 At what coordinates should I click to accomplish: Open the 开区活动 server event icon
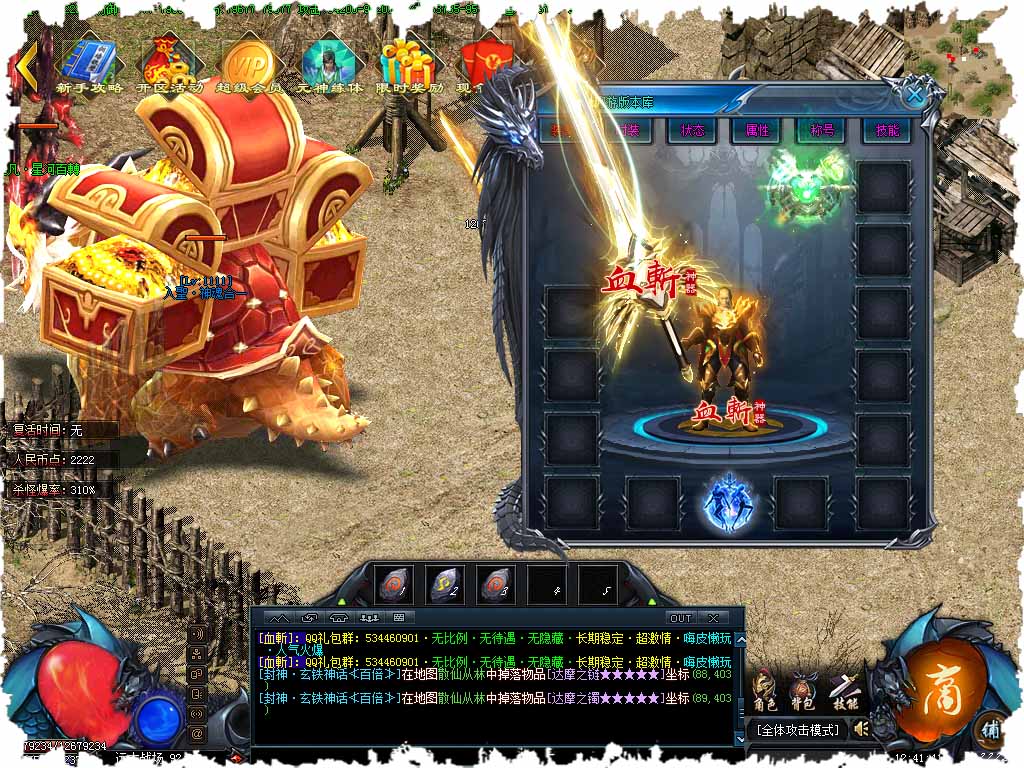pos(168,64)
